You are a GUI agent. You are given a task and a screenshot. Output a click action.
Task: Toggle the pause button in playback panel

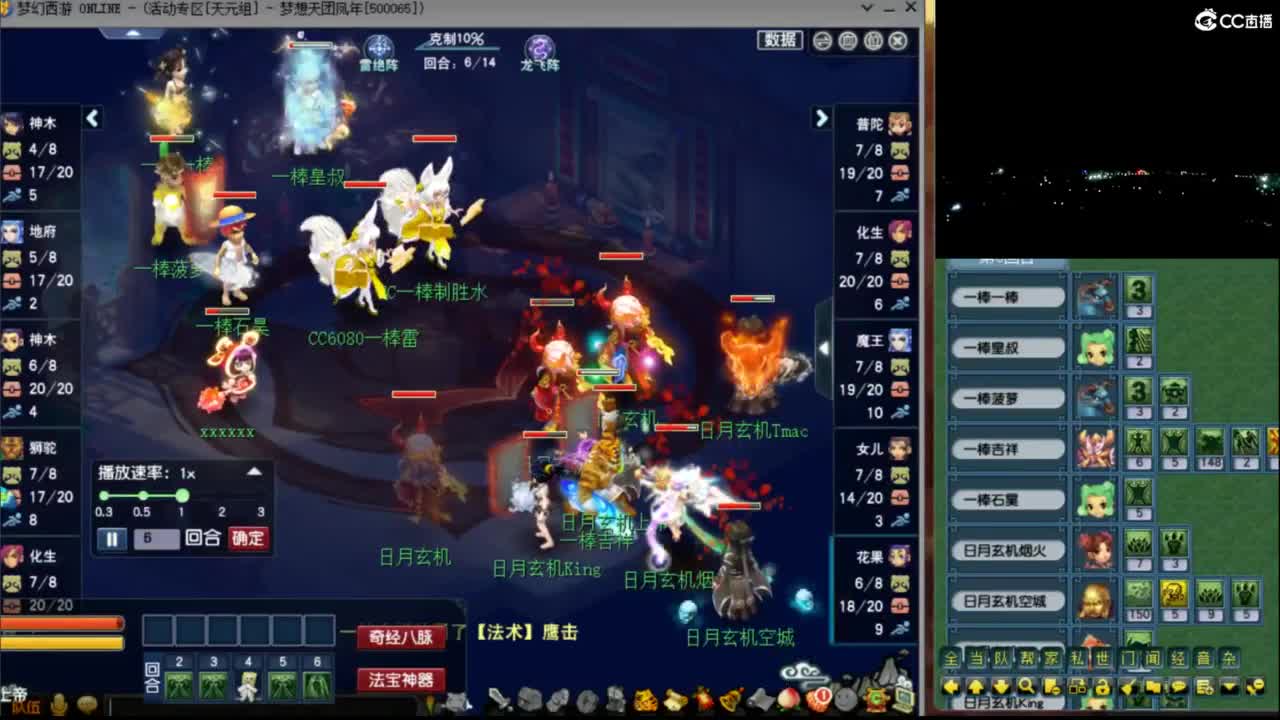click(x=113, y=540)
